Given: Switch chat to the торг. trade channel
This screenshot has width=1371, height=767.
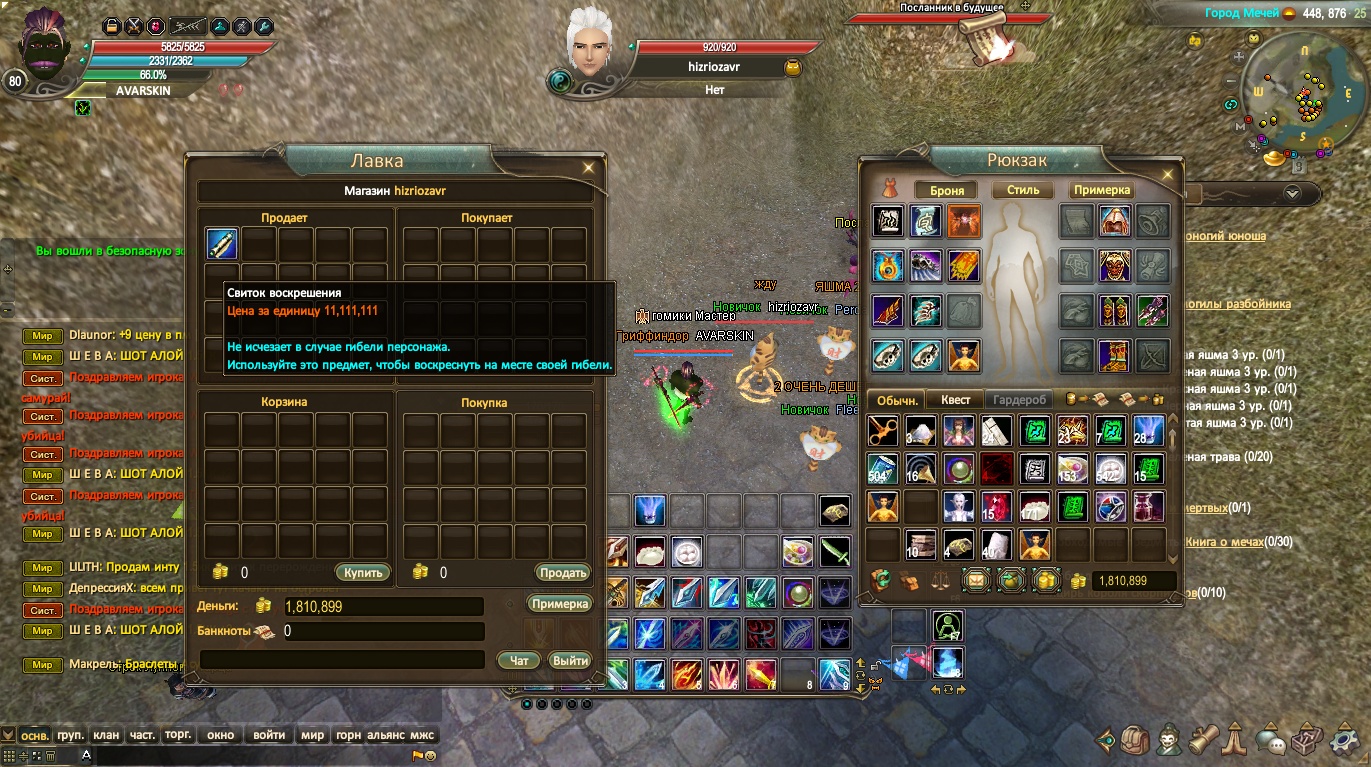Looking at the screenshot, I should 178,735.
